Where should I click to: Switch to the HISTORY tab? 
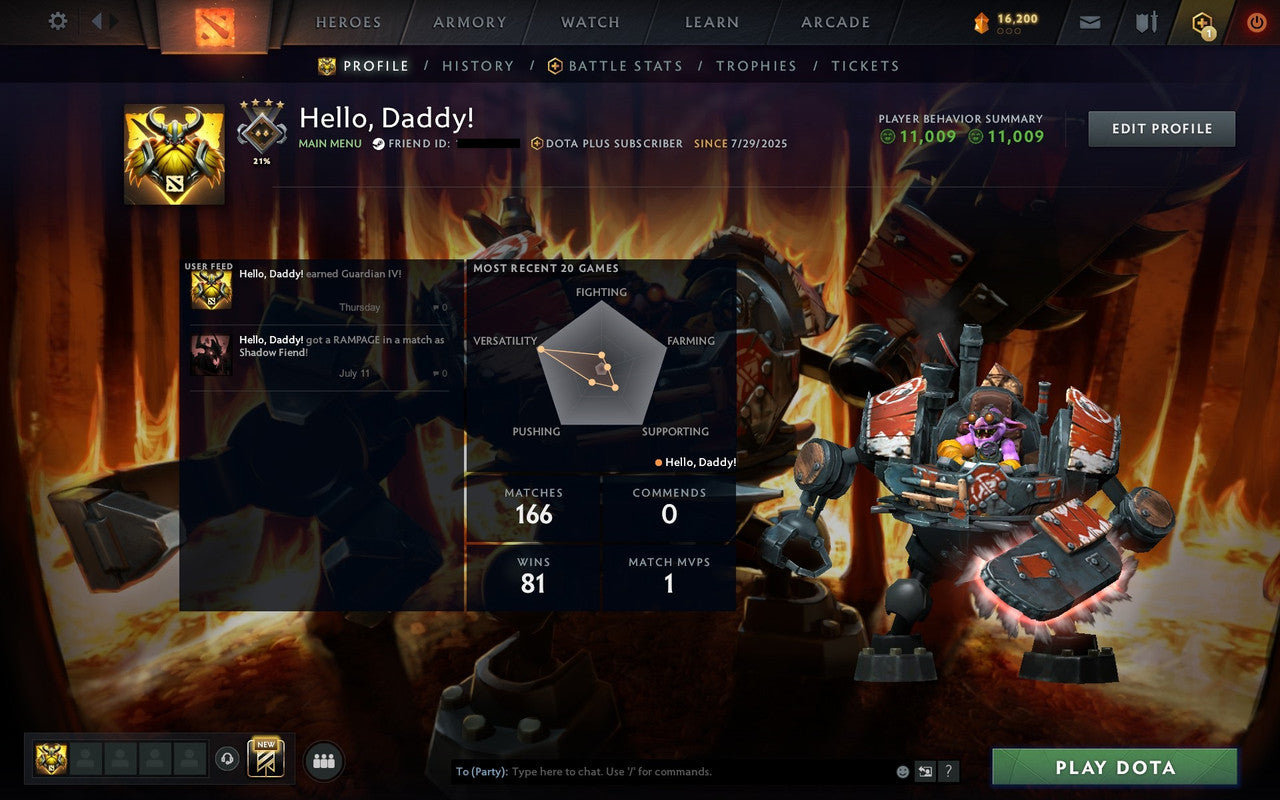(478, 66)
